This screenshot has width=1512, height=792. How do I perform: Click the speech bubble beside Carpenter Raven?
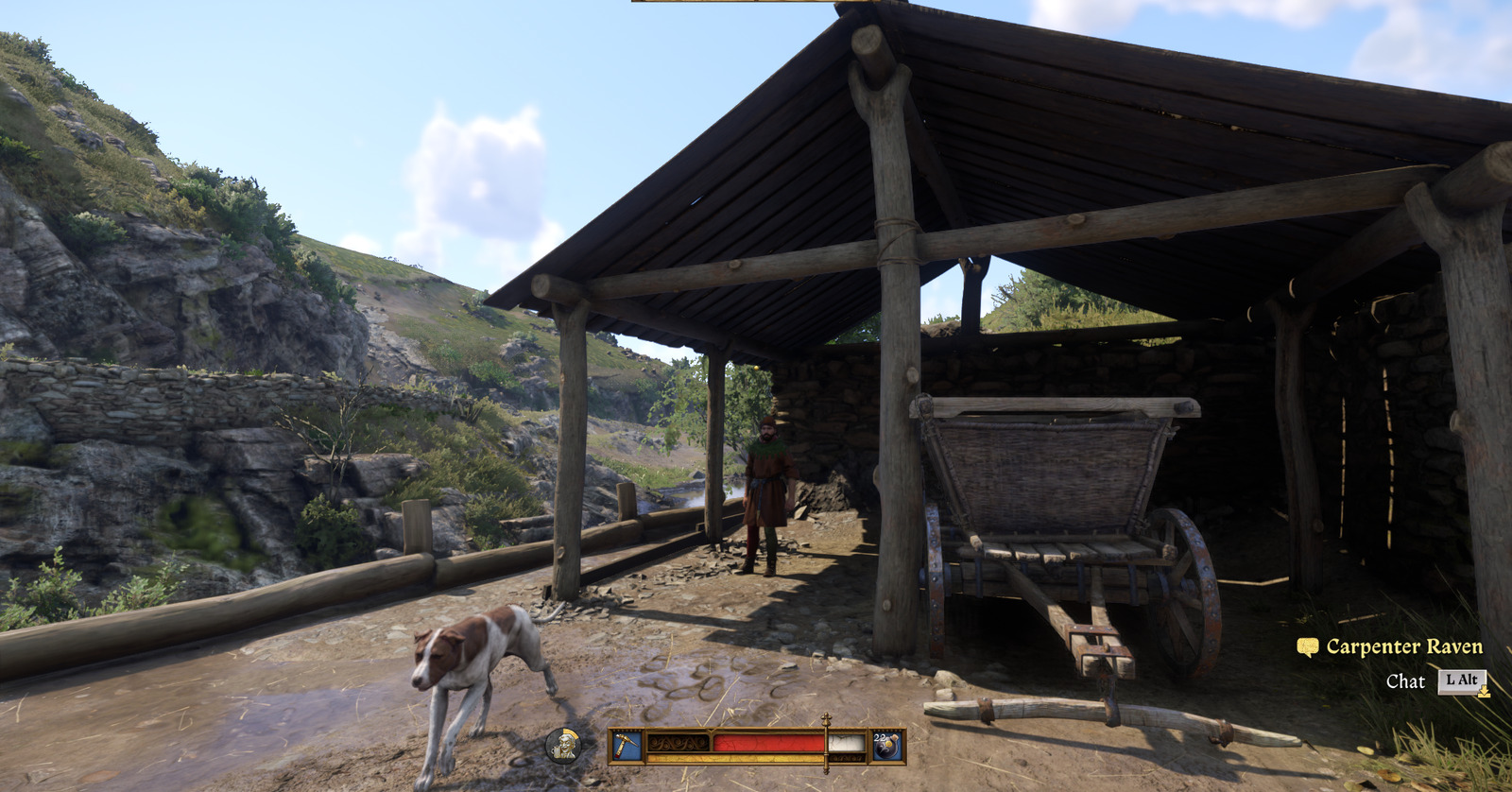coord(1308,647)
